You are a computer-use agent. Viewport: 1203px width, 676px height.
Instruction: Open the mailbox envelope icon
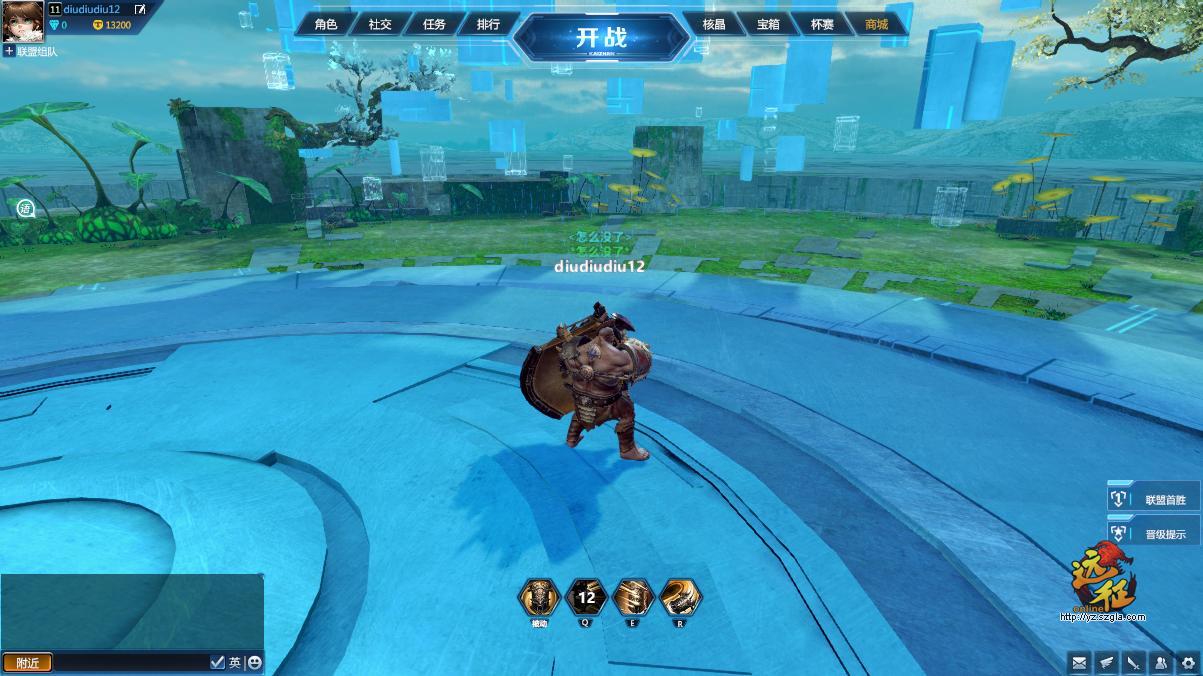(x=1079, y=662)
